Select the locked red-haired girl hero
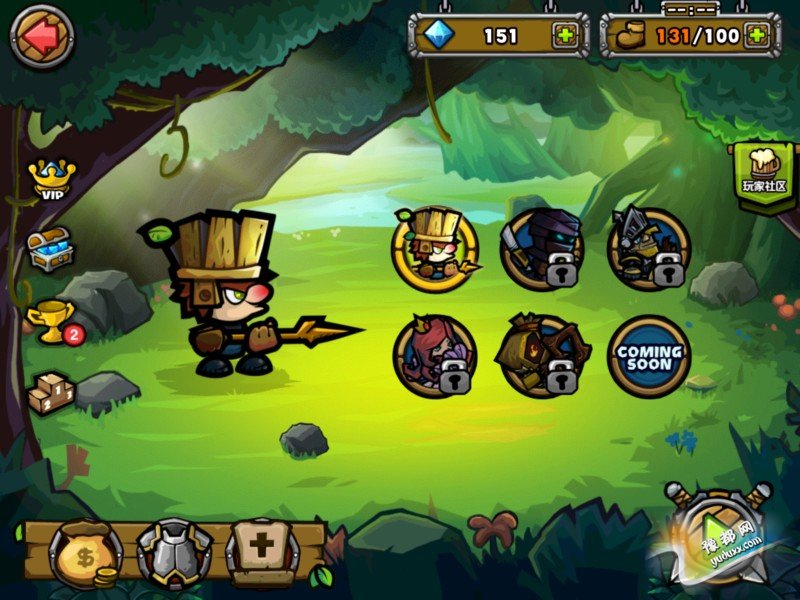Viewport: 800px width, 600px height. pos(435,356)
